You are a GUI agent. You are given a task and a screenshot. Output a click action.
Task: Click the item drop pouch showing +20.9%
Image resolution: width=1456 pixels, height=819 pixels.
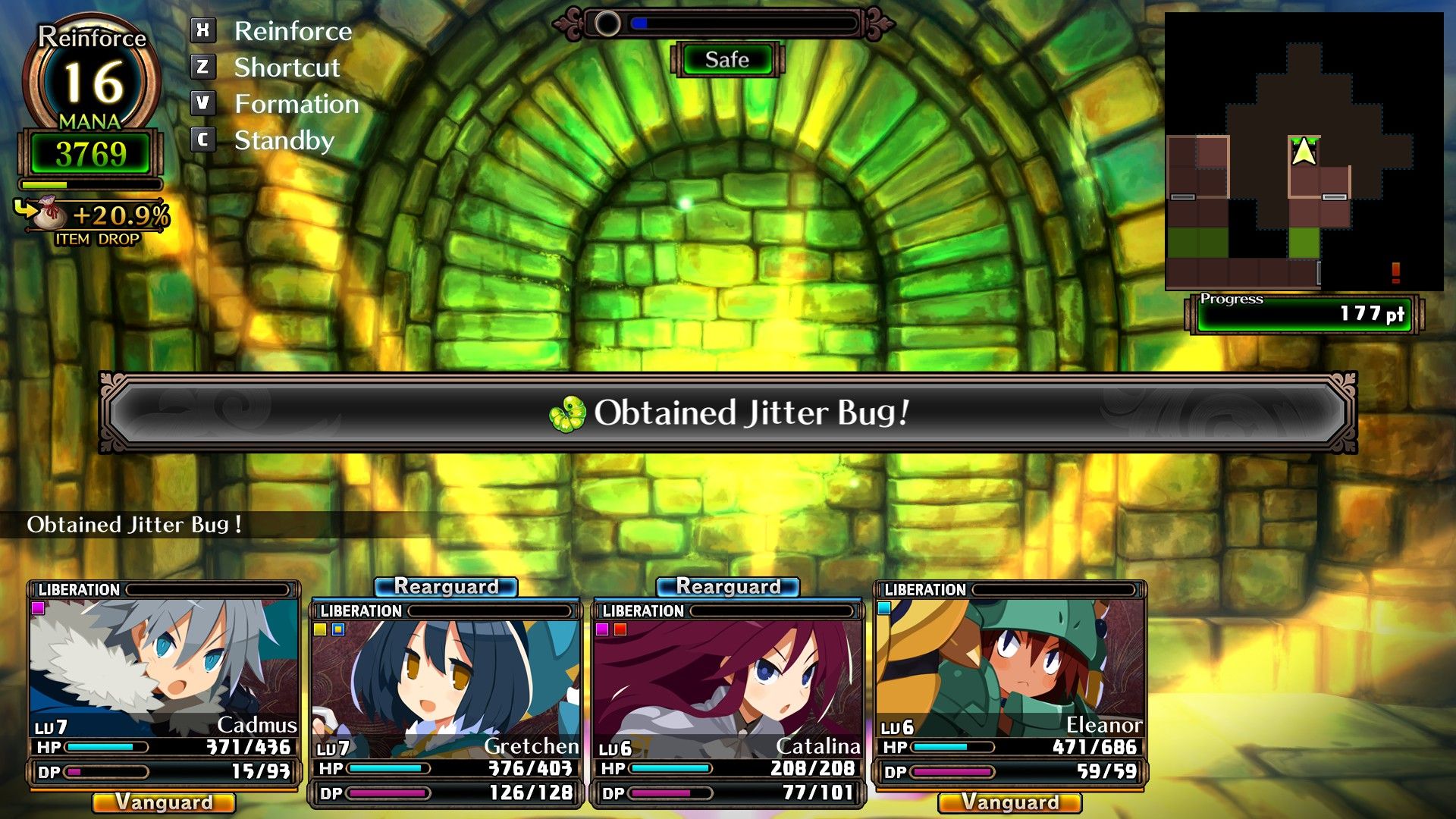49,215
